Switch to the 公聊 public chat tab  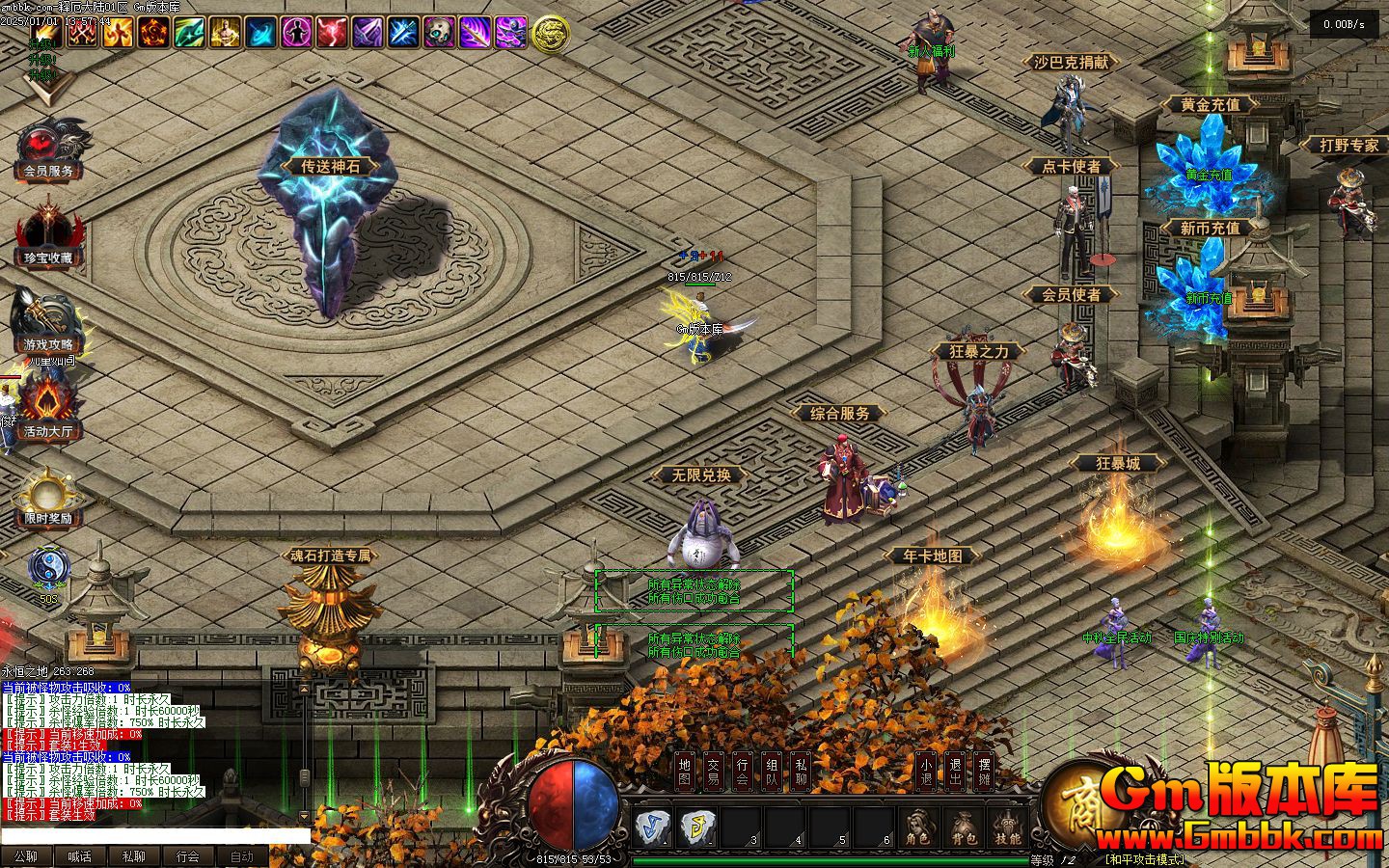26,856
